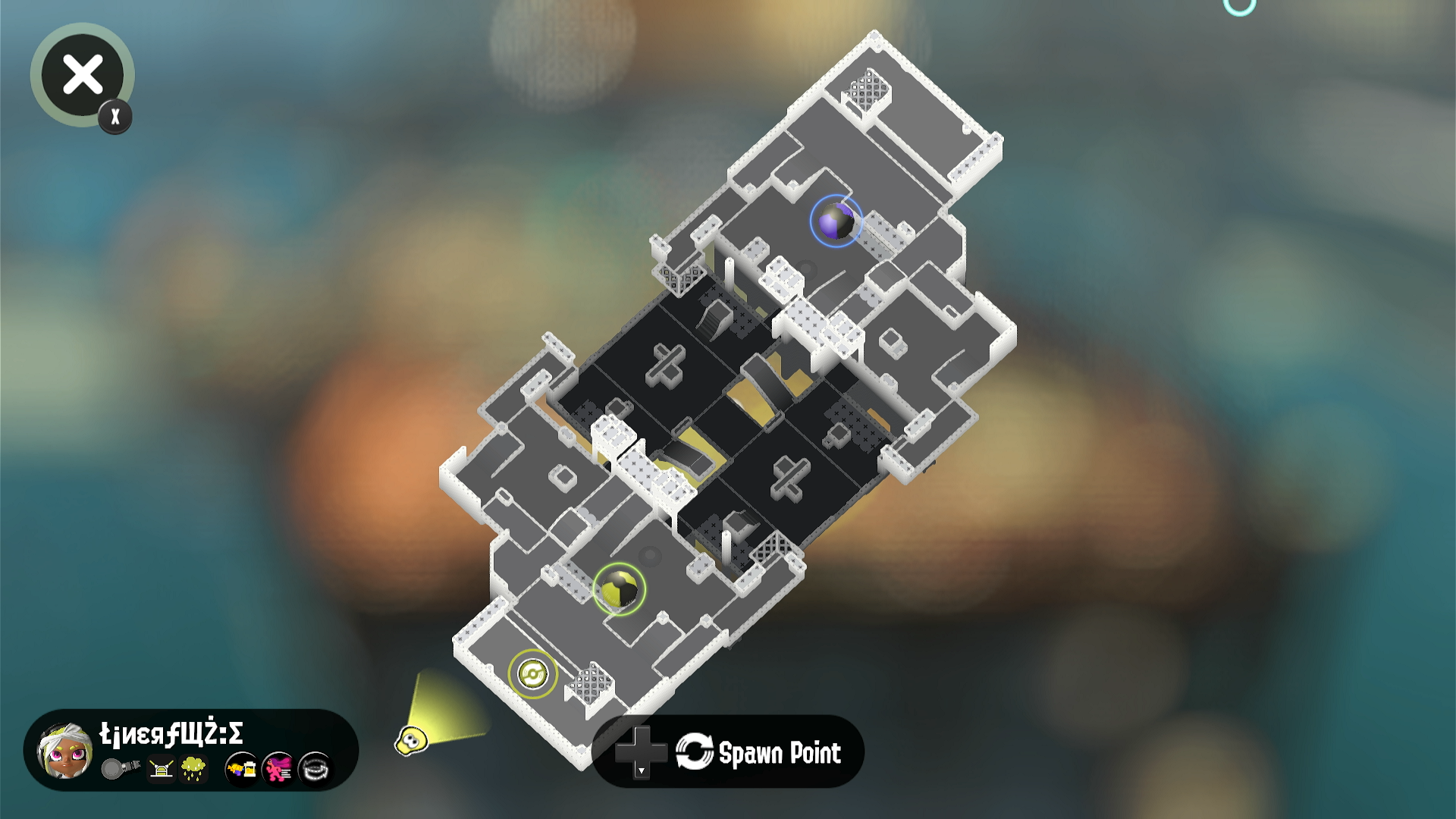Click the yellow squid player marker

412,739
